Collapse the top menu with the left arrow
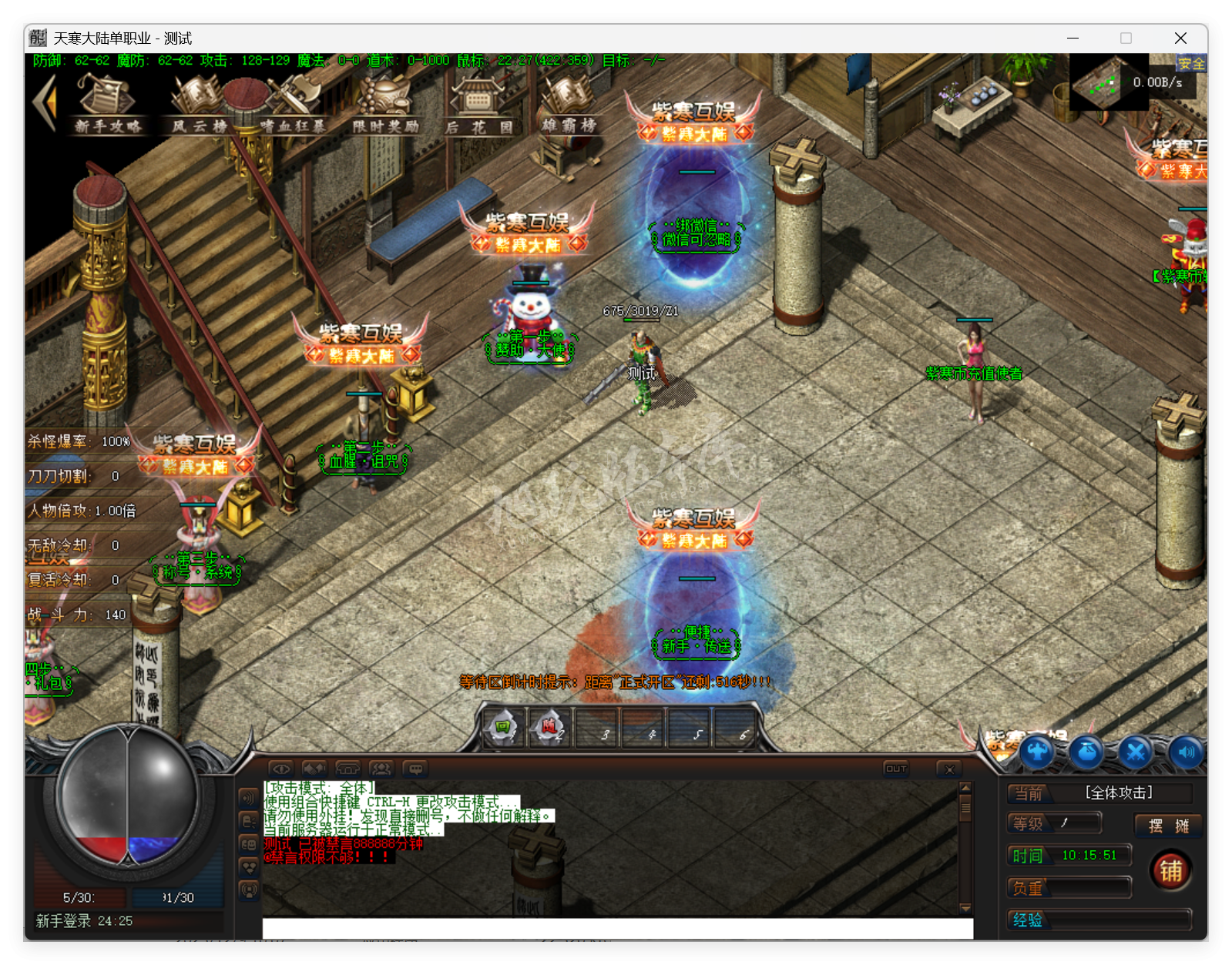 45,102
